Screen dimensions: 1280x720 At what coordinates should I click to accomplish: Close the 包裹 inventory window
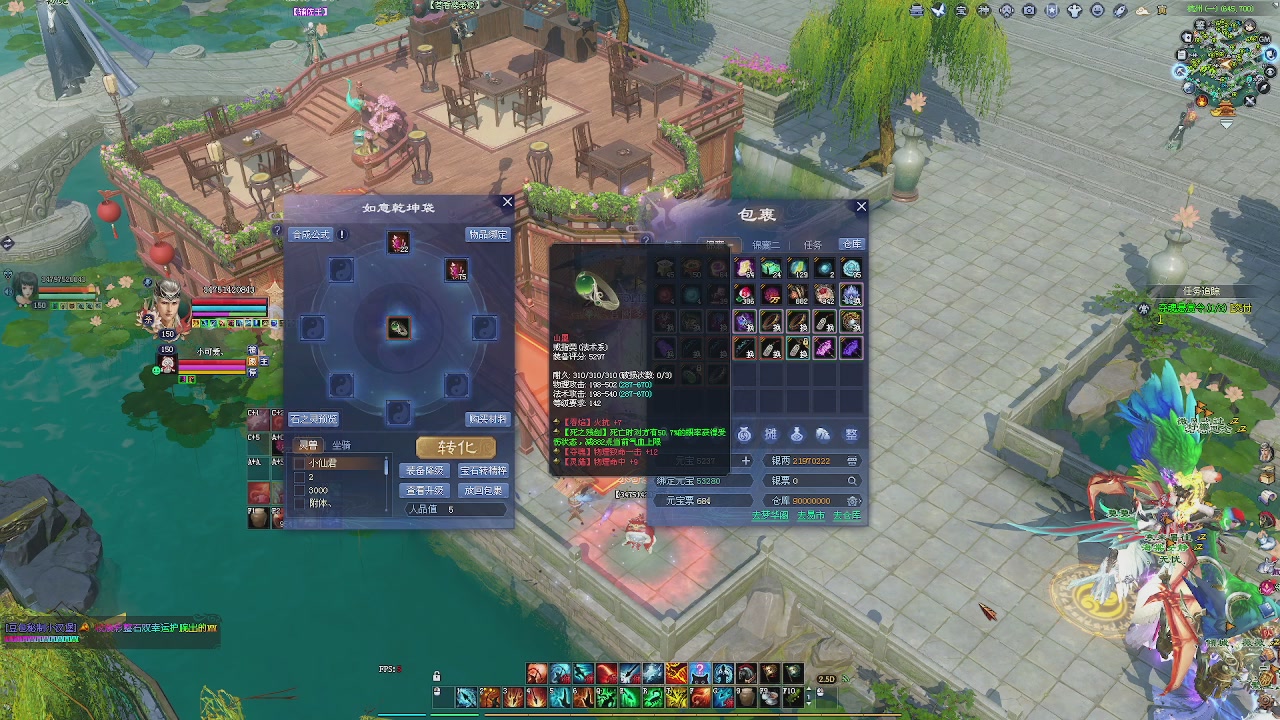click(861, 207)
